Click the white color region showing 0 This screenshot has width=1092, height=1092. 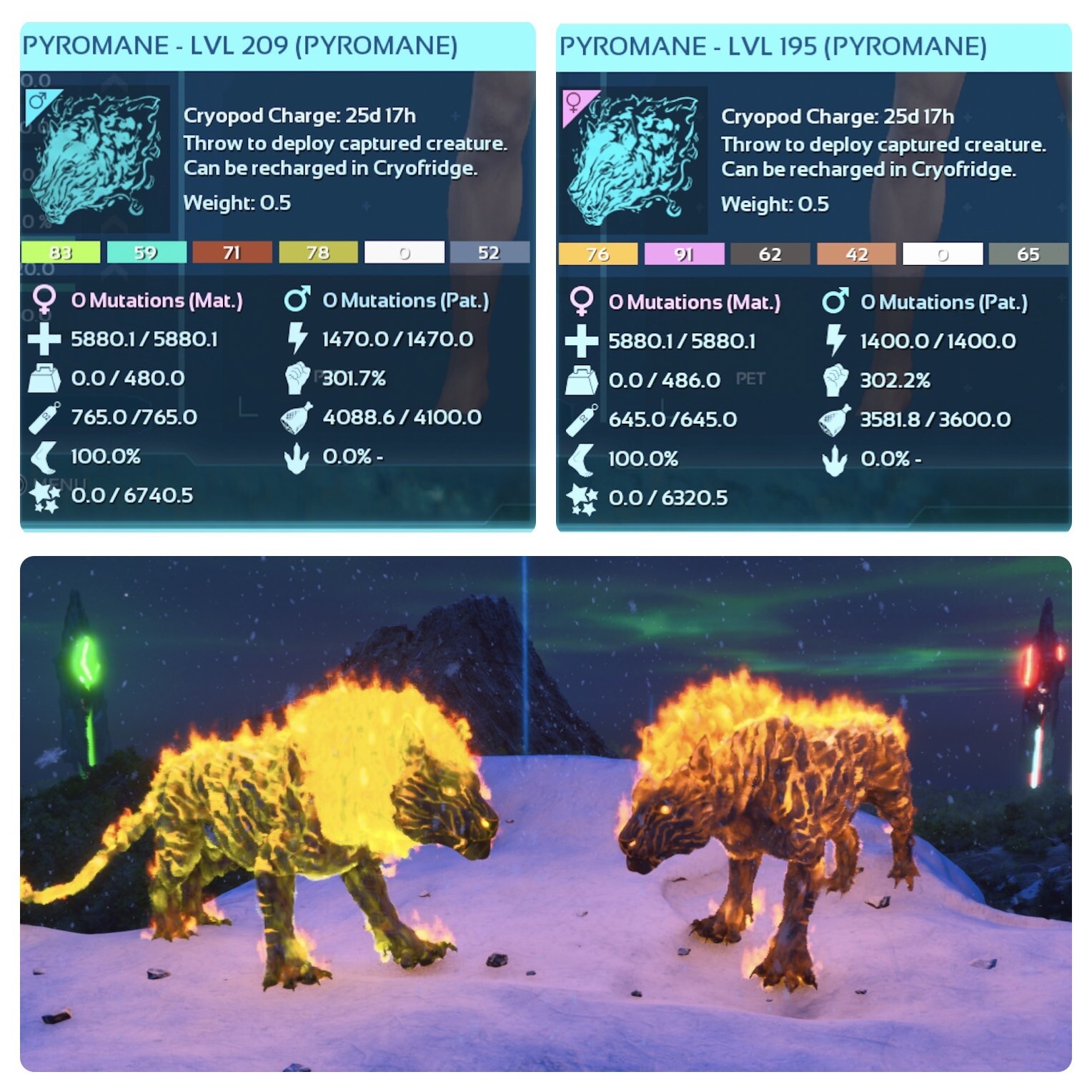[405, 253]
